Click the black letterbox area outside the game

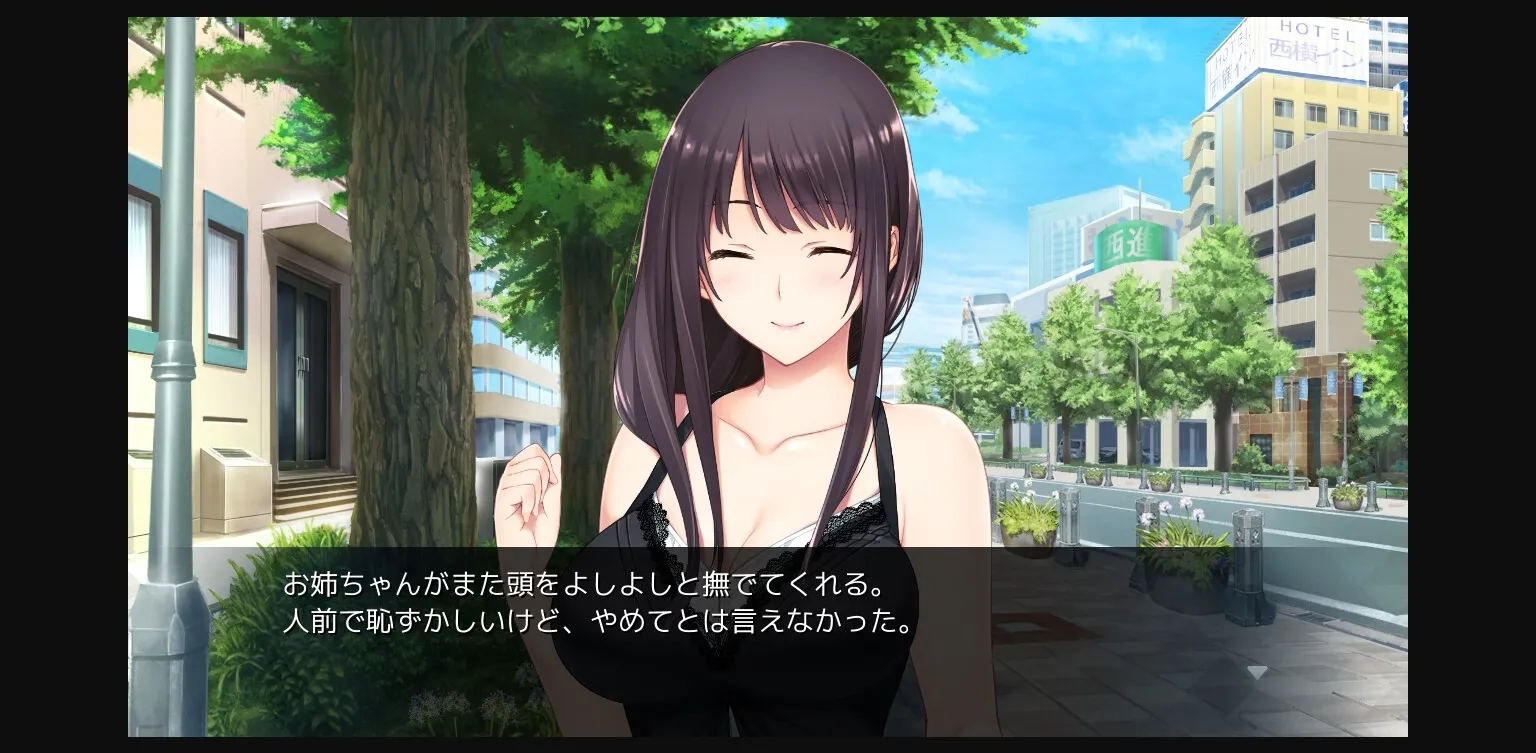click(x=60, y=376)
